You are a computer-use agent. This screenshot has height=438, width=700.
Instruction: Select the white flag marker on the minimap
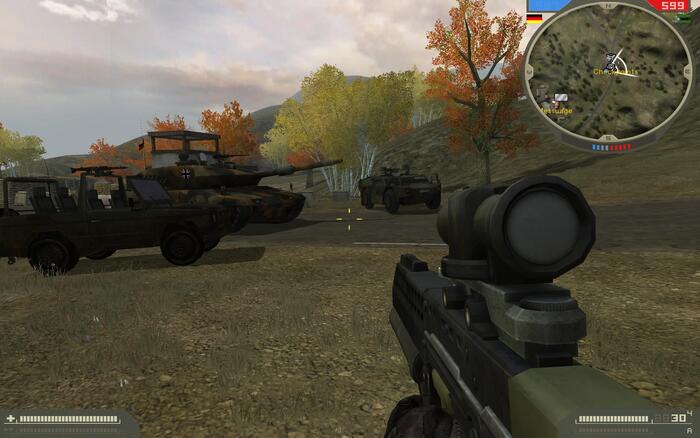click(561, 98)
